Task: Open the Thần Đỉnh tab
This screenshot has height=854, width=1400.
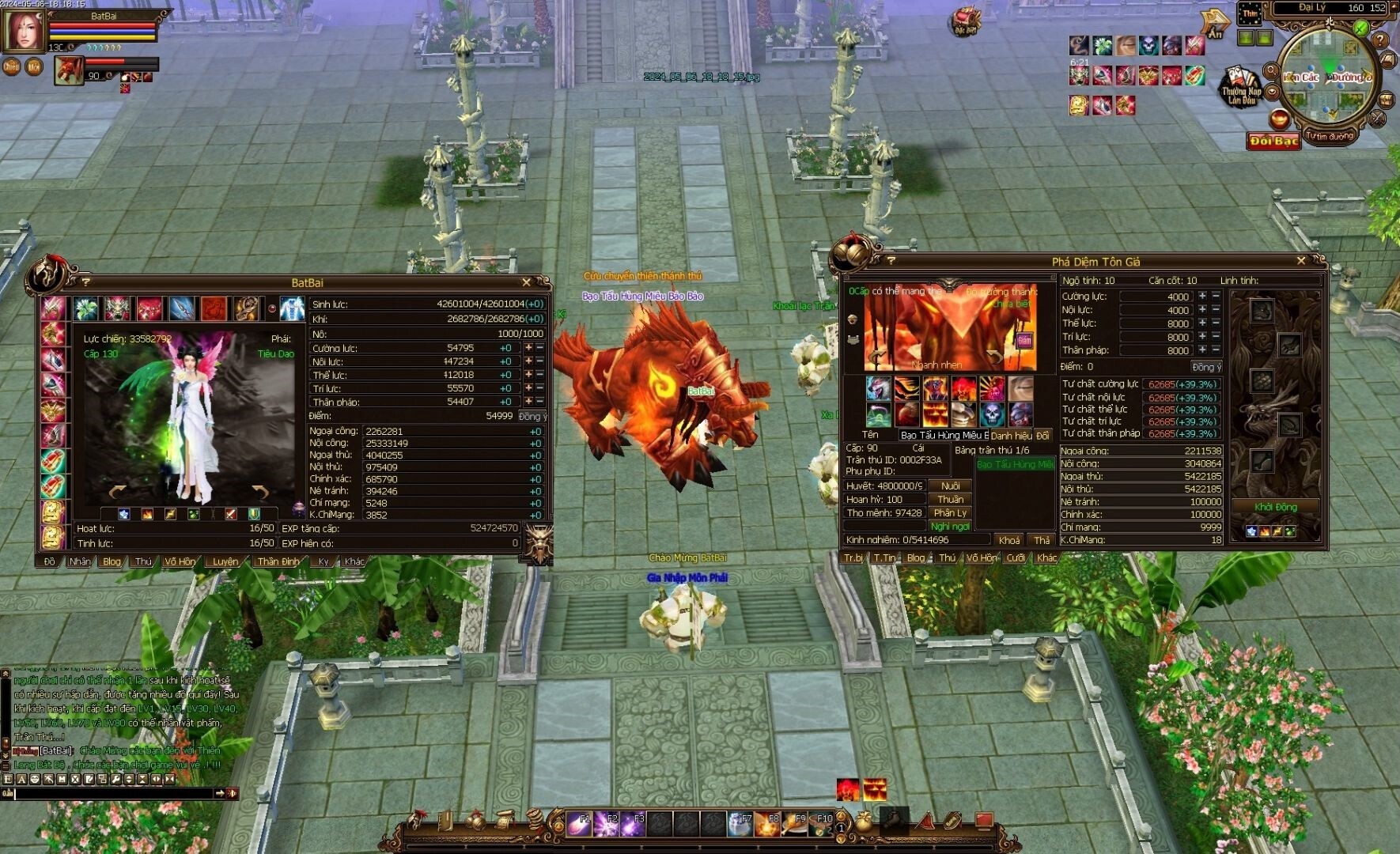Action: point(278,561)
